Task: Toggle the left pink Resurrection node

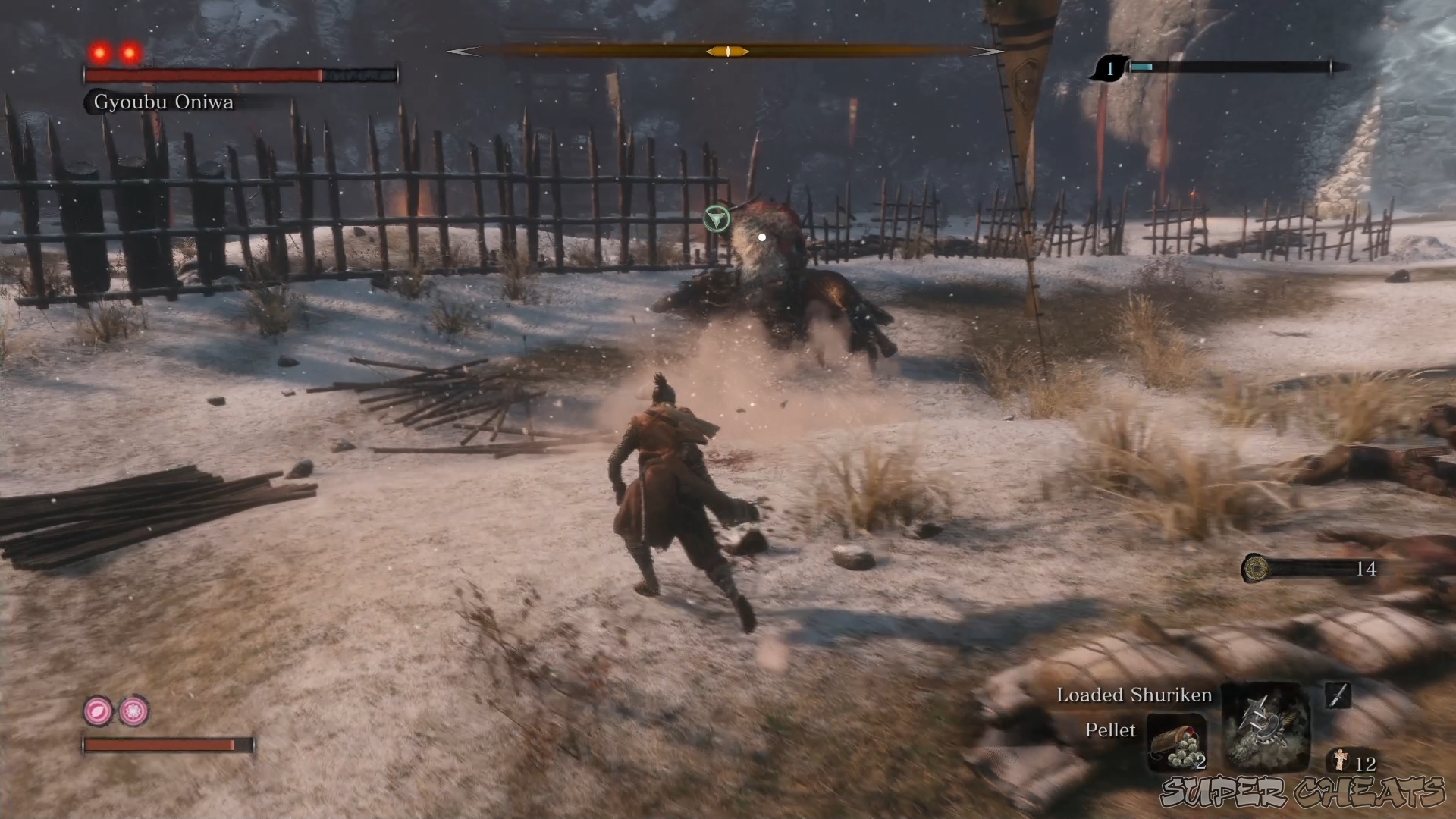Action: coord(97,711)
